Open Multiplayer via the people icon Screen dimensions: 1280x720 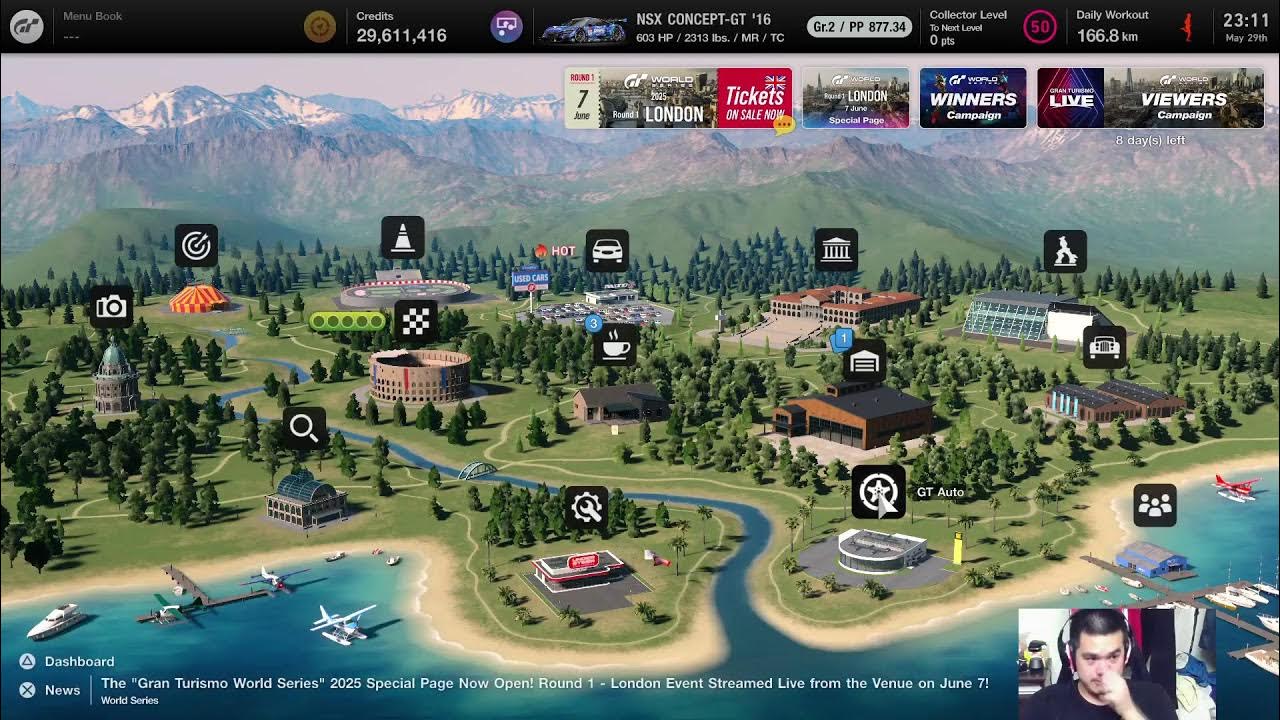(x=1153, y=505)
